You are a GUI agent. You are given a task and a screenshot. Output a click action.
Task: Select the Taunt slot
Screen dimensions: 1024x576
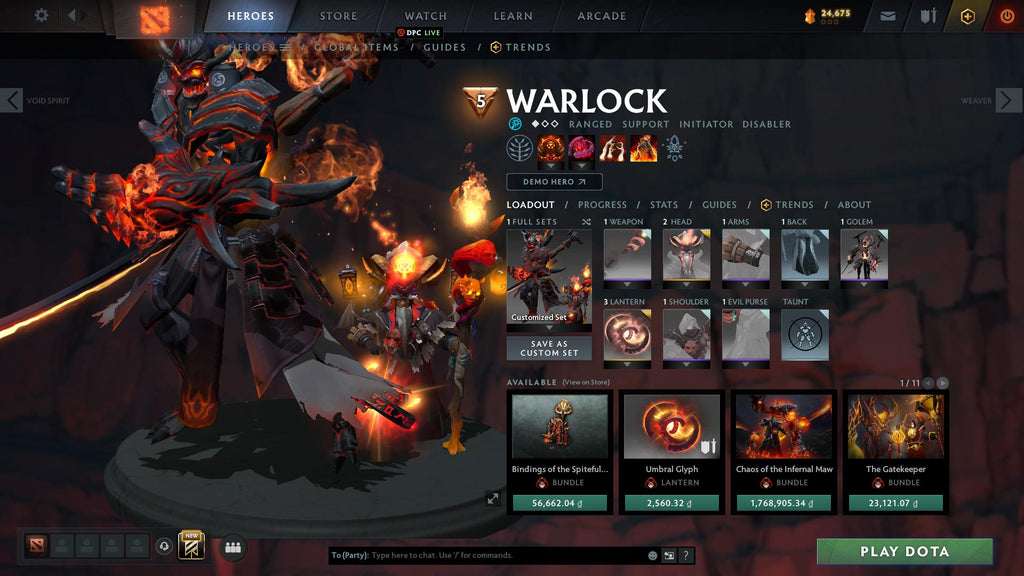point(805,334)
